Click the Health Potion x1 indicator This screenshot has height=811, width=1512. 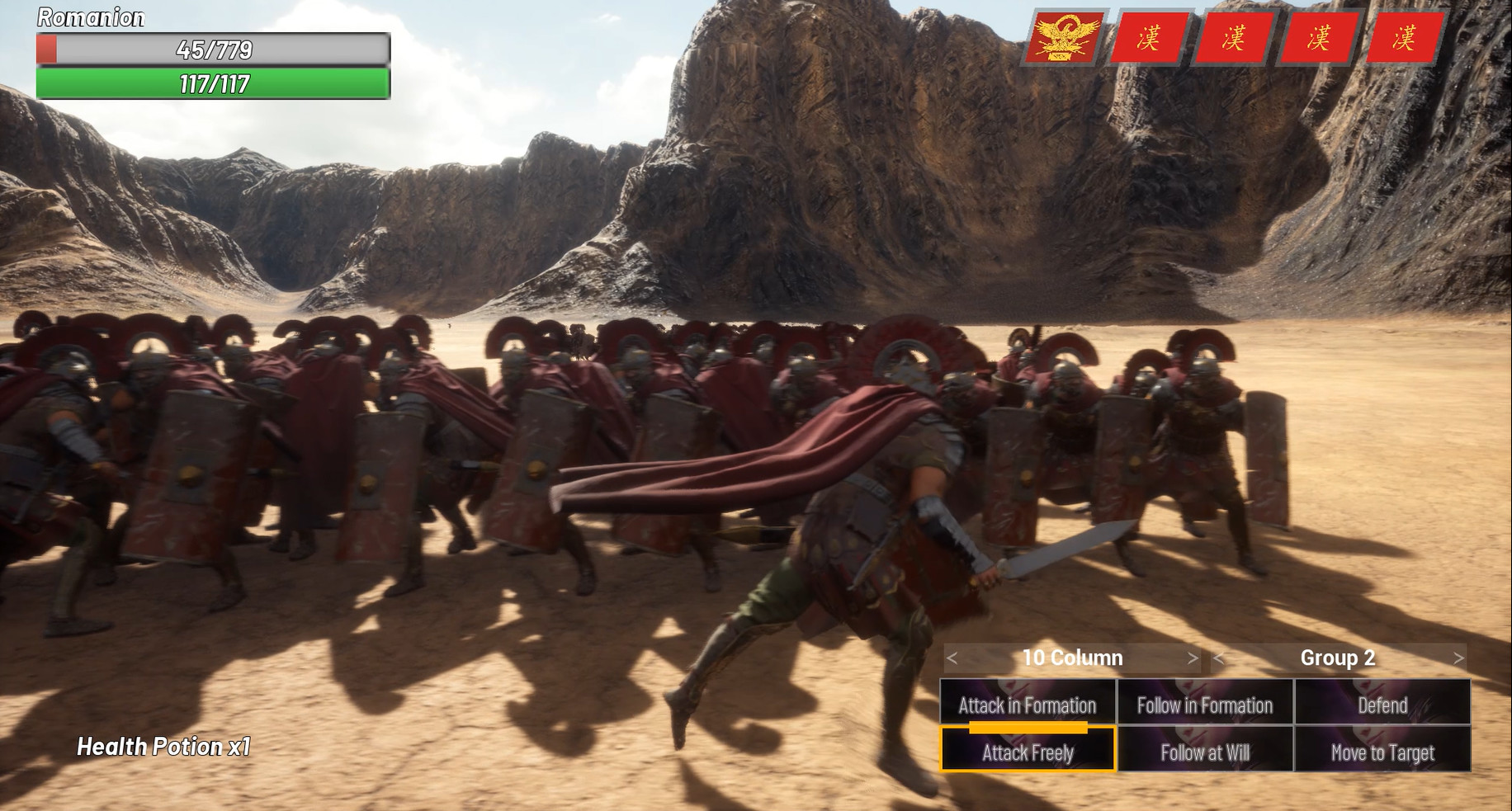165,747
